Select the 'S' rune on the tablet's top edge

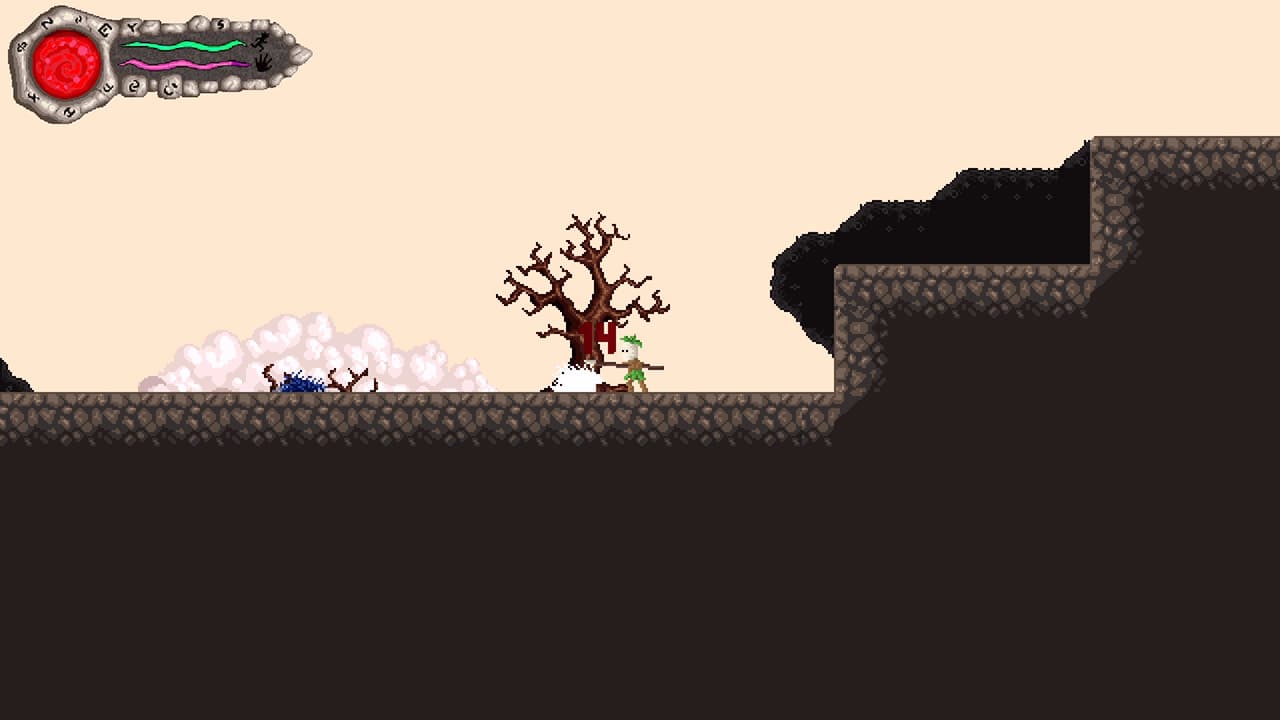point(220,24)
